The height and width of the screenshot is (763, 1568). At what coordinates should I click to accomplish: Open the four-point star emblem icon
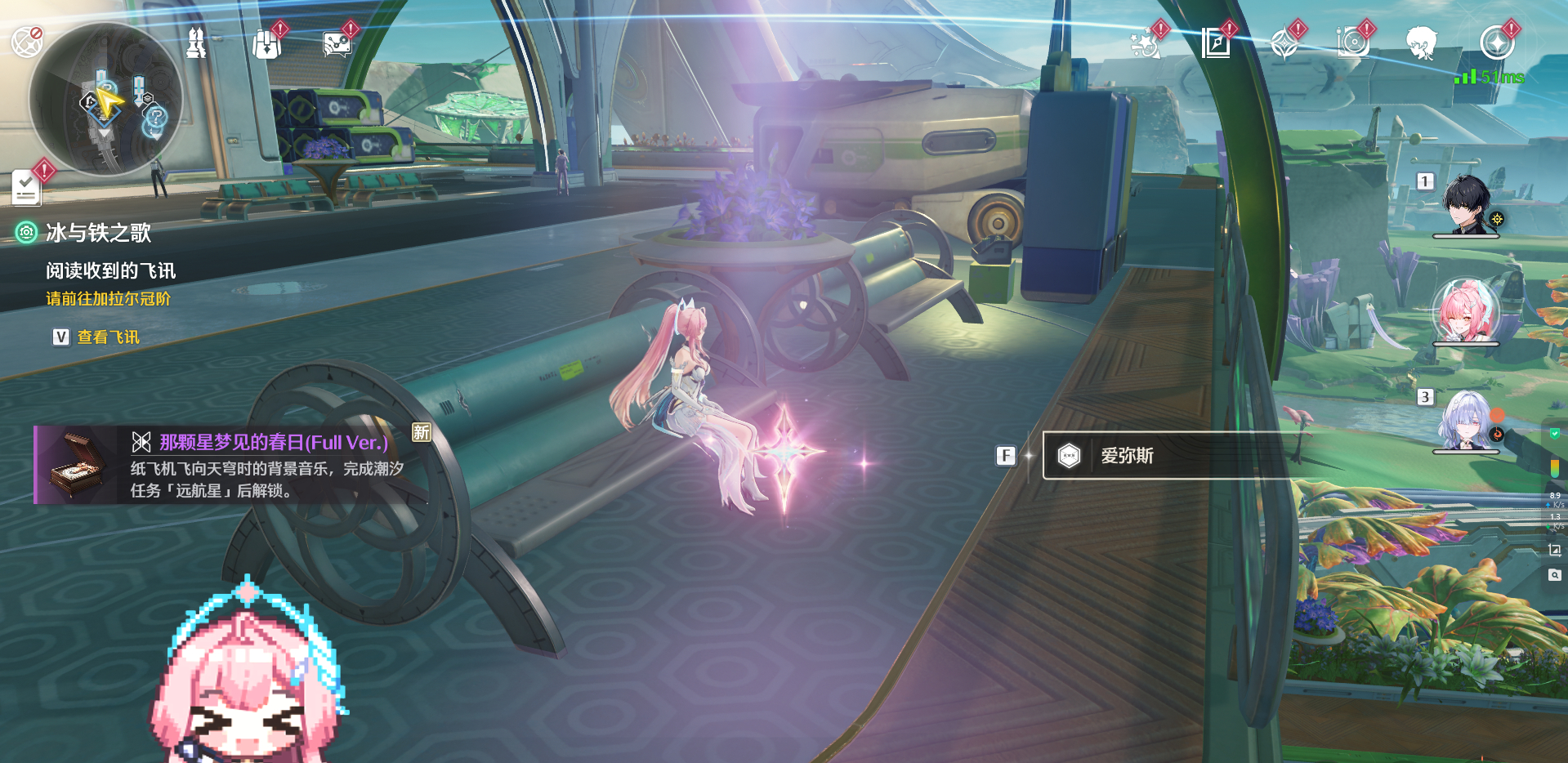pos(1284,44)
